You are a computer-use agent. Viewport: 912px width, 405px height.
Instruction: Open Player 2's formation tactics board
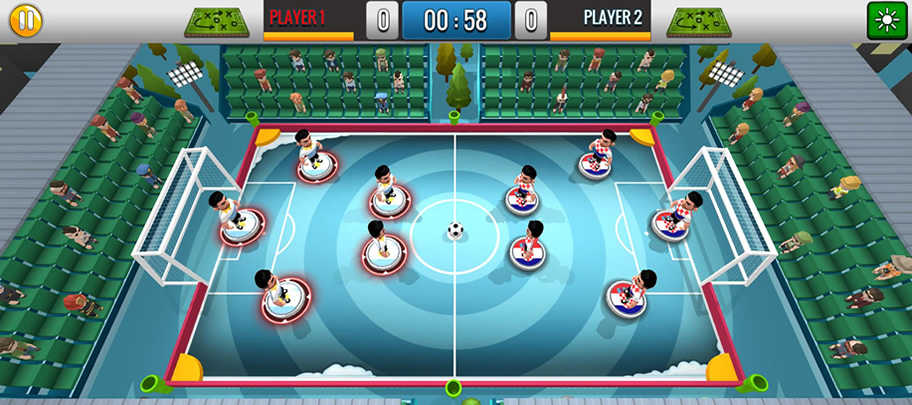[x=699, y=20]
